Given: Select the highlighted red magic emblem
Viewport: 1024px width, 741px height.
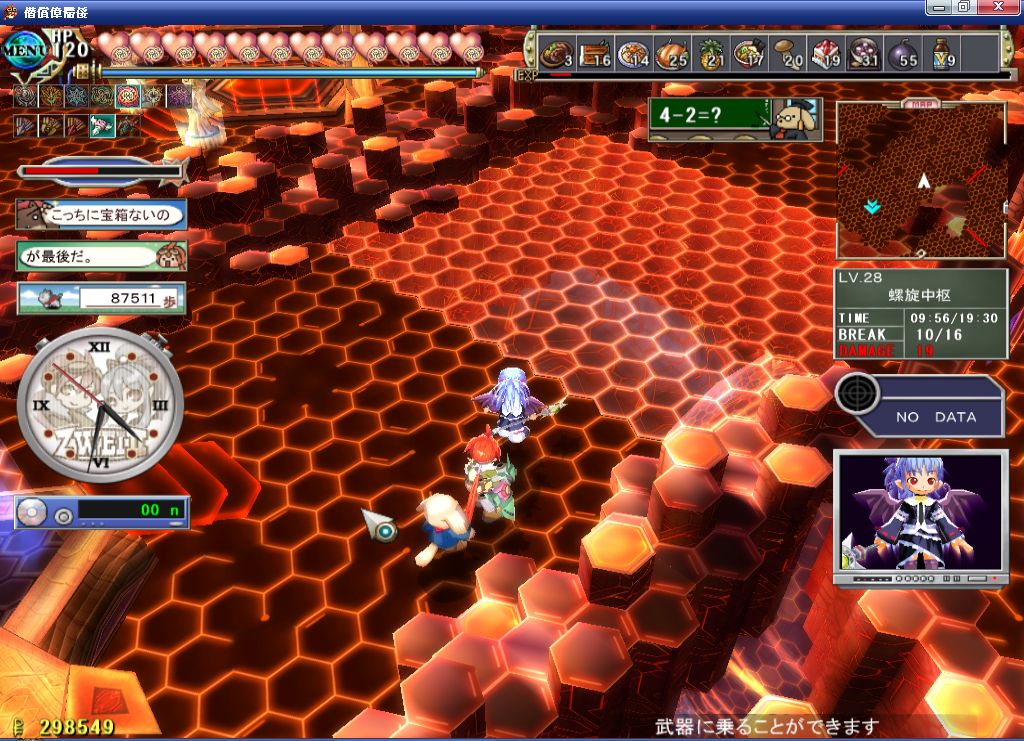Looking at the screenshot, I should (127, 96).
